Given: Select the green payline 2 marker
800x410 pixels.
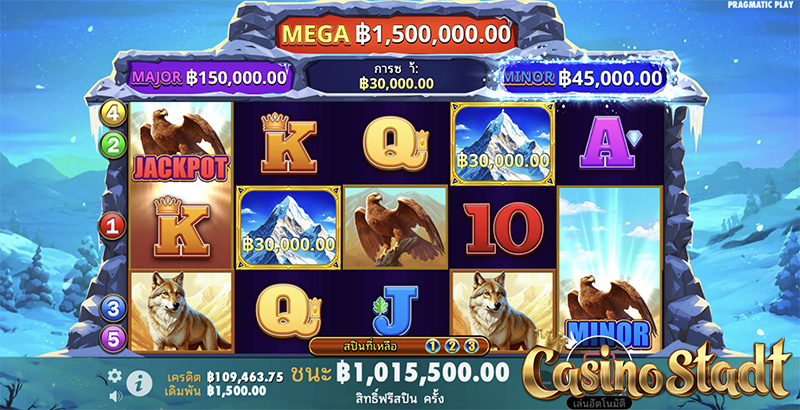Looking at the screenshot, I should click(x=113, y=142).
